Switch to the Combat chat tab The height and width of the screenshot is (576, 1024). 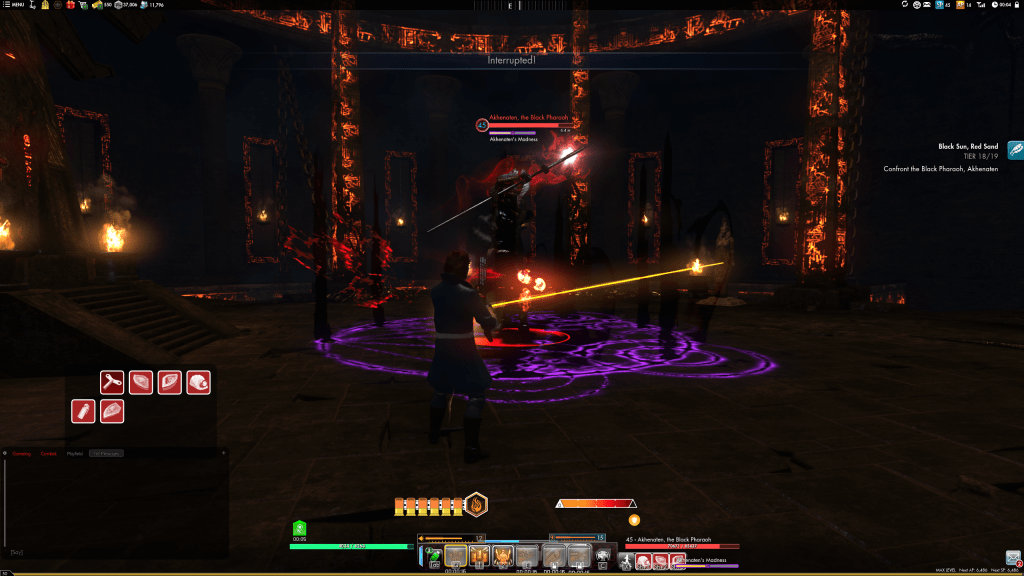pos(49,453)
